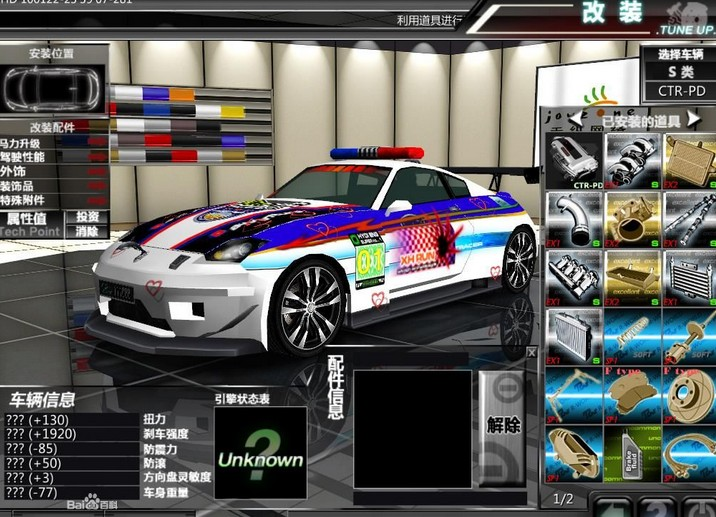
Task: Open the 装饰品 decorations category
Action: [x=26, y=185]
